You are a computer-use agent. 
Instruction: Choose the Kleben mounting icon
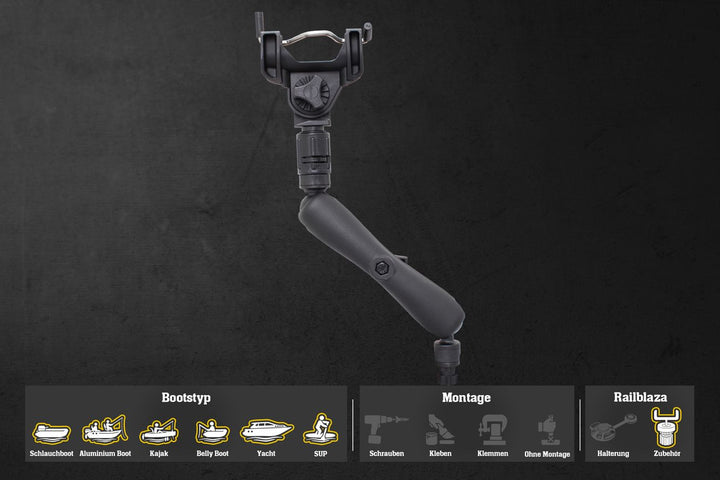441,430
